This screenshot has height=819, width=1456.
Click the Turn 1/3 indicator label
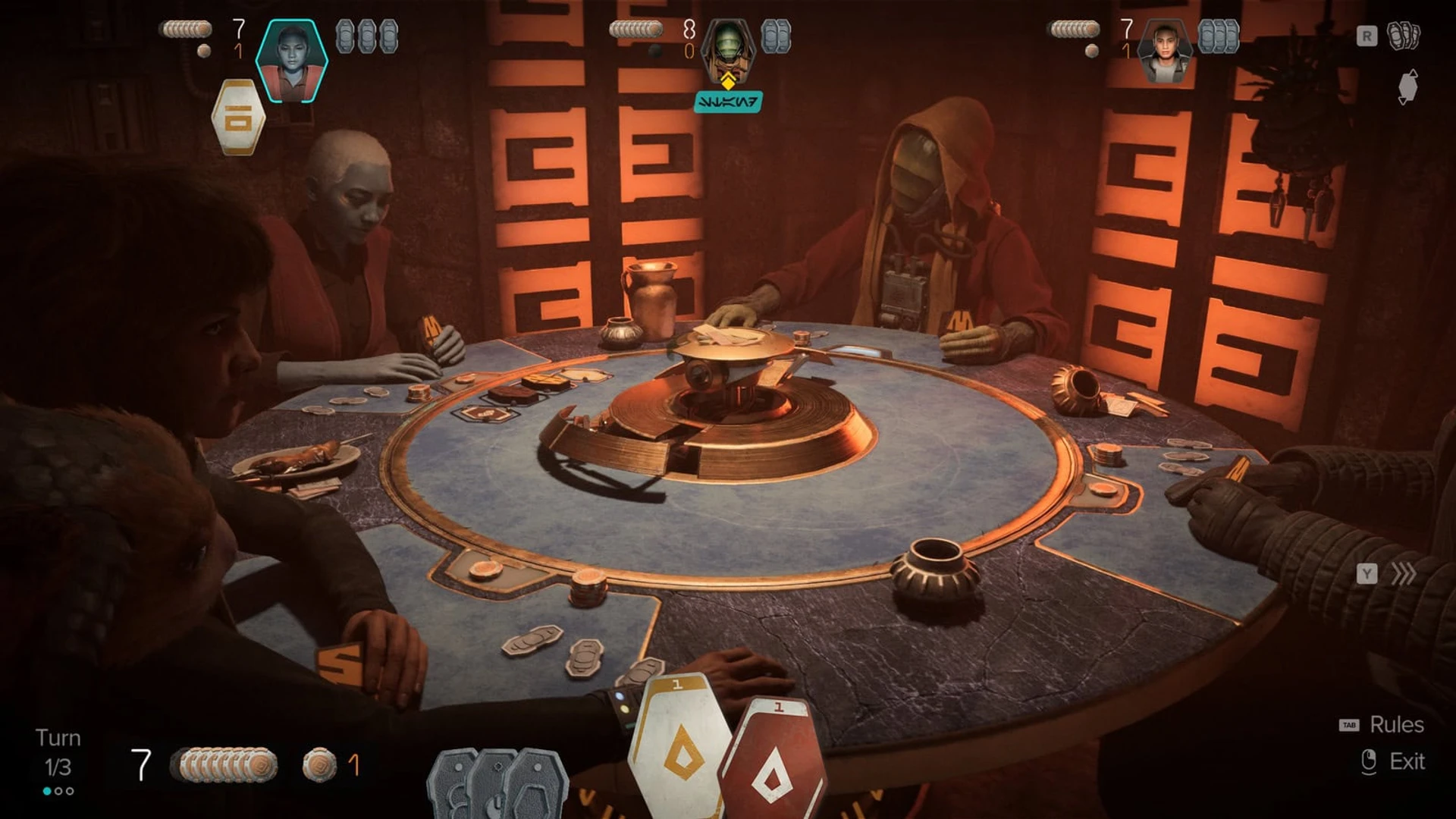point(59,751)
